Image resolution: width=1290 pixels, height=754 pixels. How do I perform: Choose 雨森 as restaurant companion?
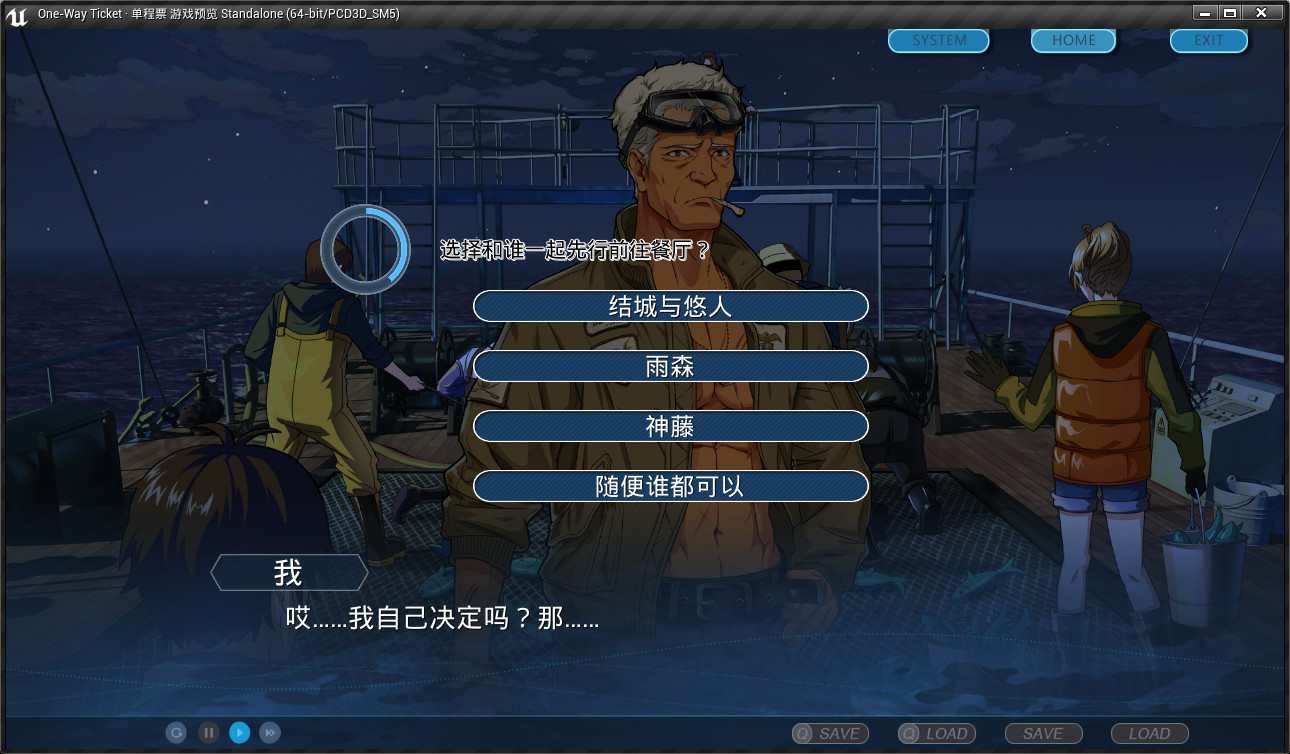[x=671, y=366]
